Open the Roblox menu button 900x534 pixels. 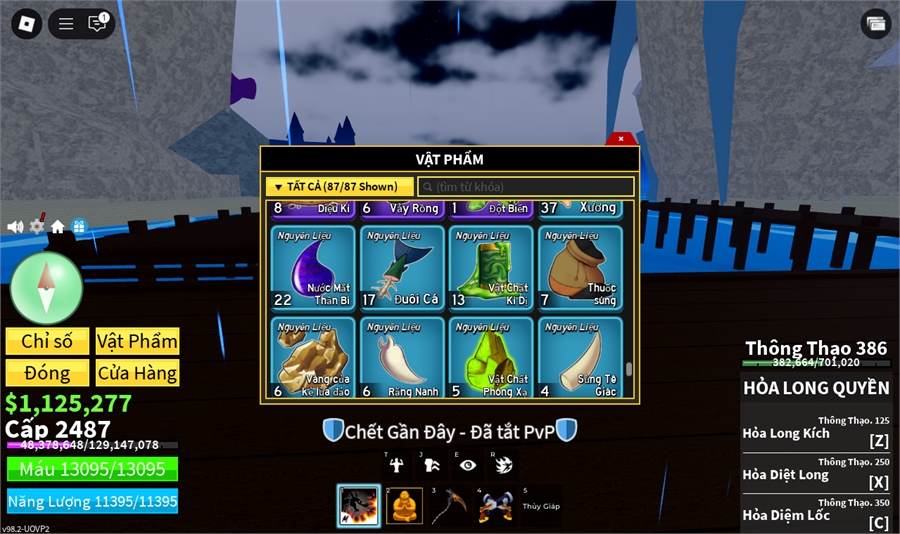point(27,24)
